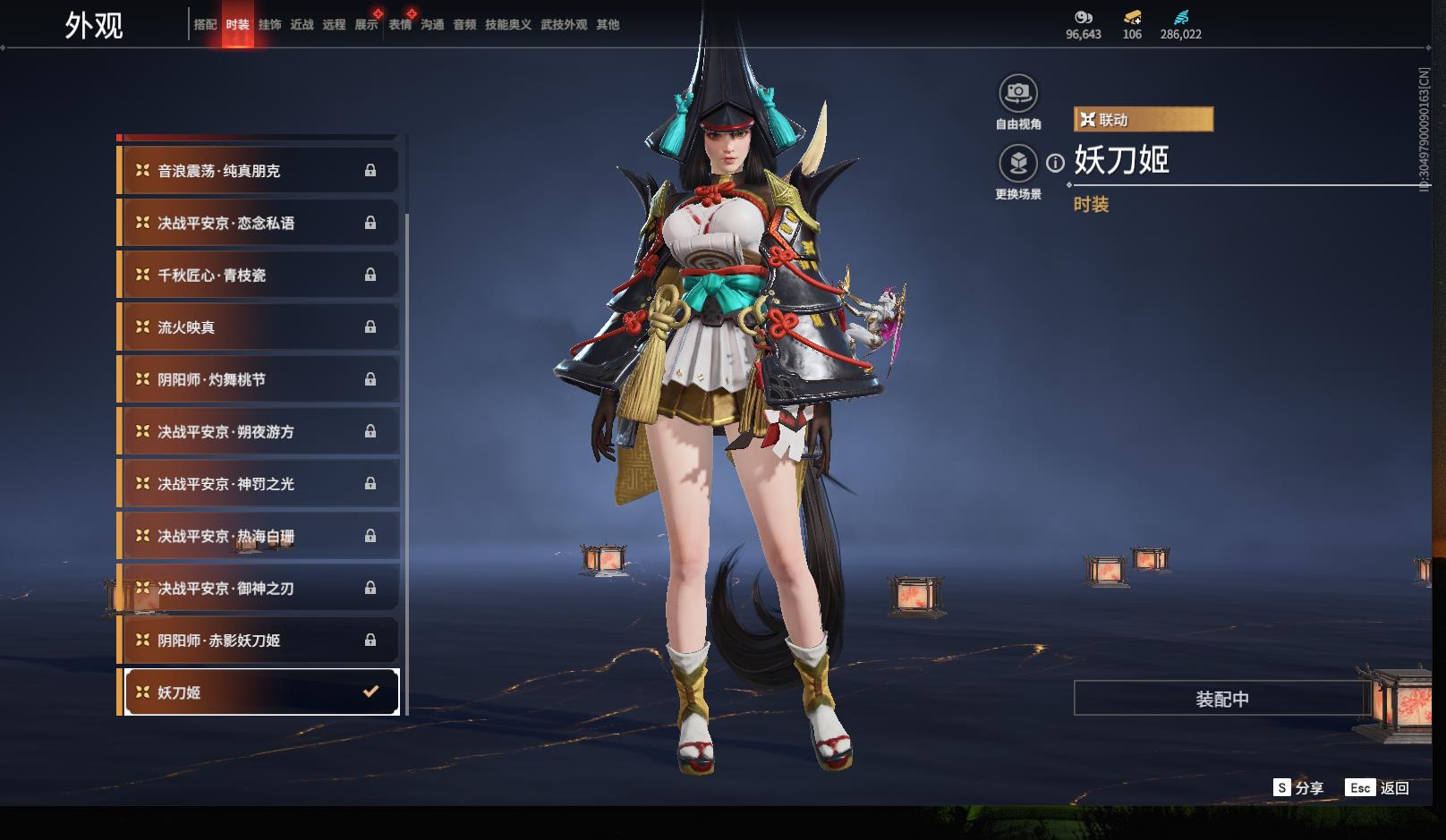Preview the 阴阳师·灼舞桃节 outfit
The image size is (1446, 840).
258,379
